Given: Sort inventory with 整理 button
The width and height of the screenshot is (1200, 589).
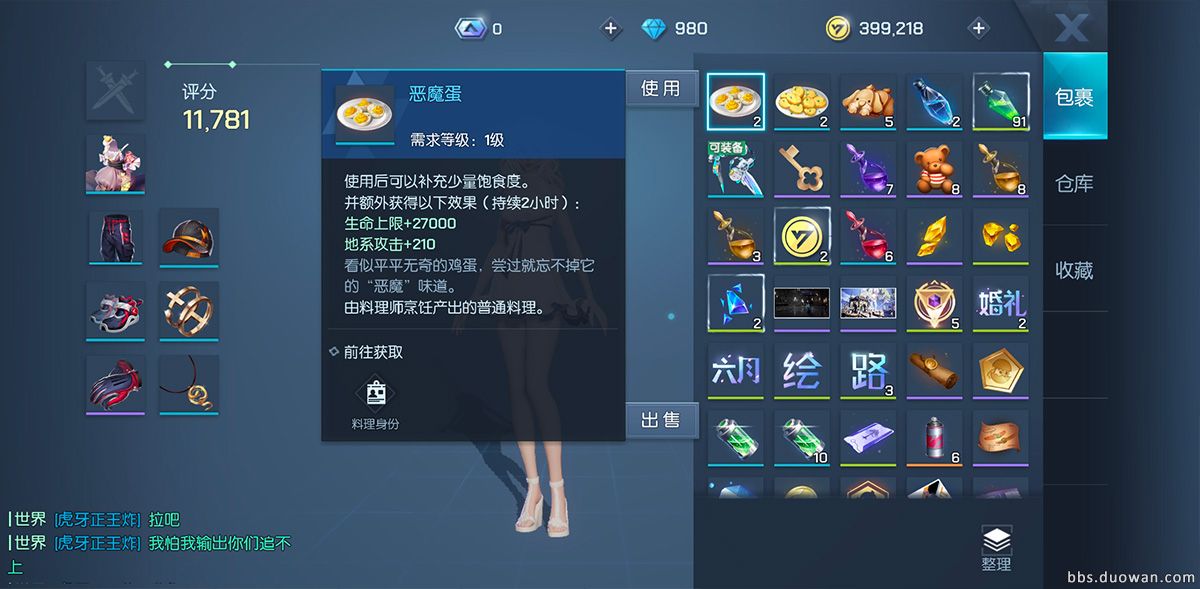Looking at the screenshot, I should click(x=996, y=550).
